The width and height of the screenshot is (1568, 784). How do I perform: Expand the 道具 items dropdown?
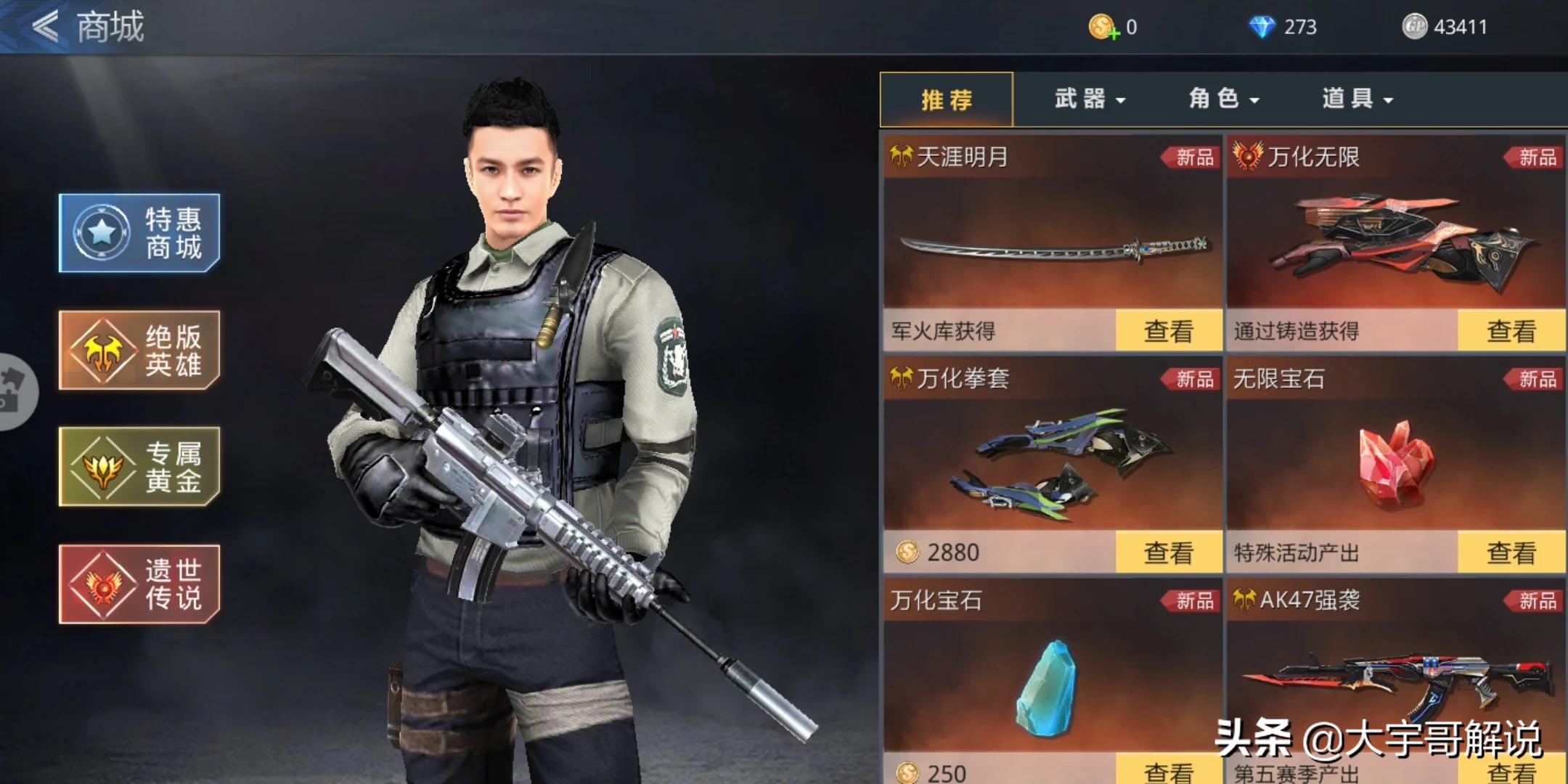pos(1357,99)
